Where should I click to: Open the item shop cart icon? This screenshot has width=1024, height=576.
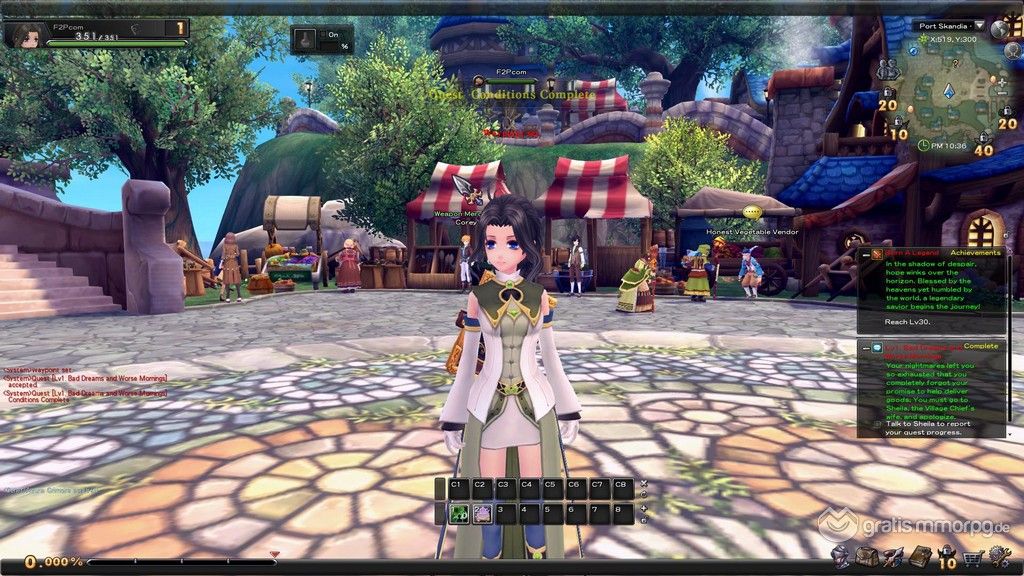tap(972, 557)
